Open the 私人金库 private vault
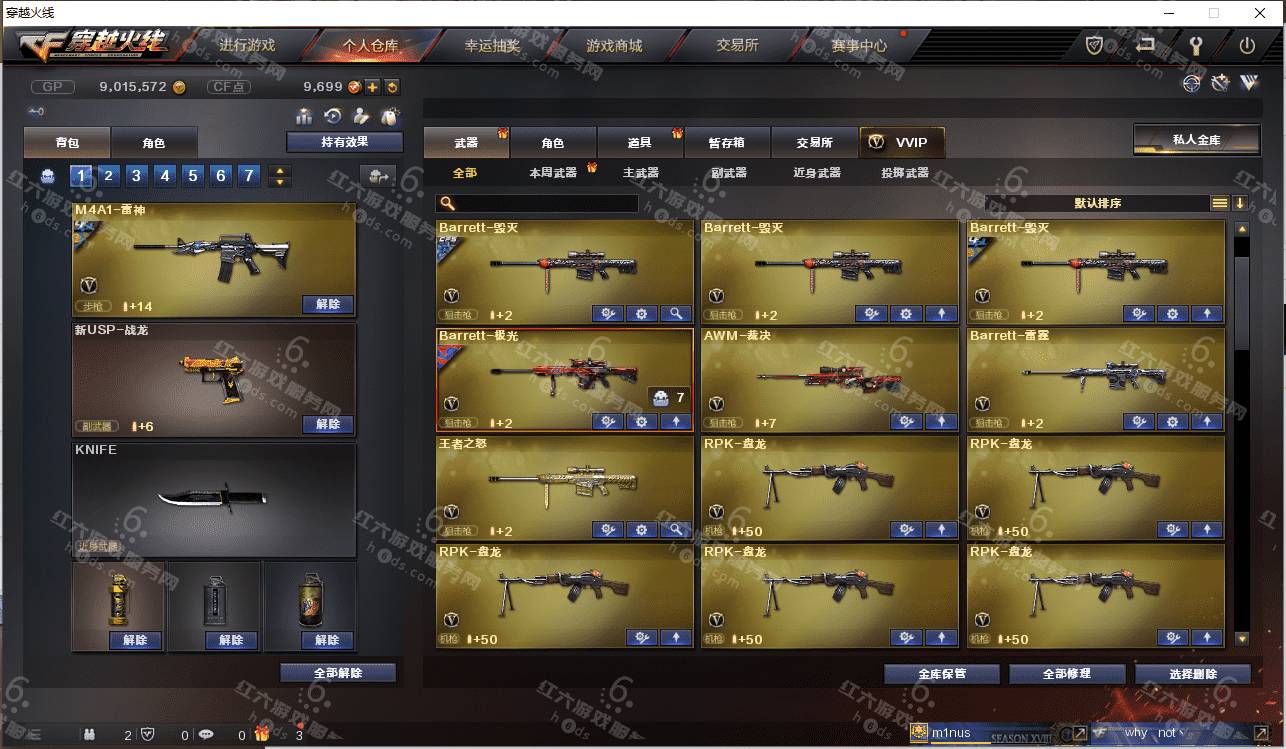 click(x=1196, y=140)
